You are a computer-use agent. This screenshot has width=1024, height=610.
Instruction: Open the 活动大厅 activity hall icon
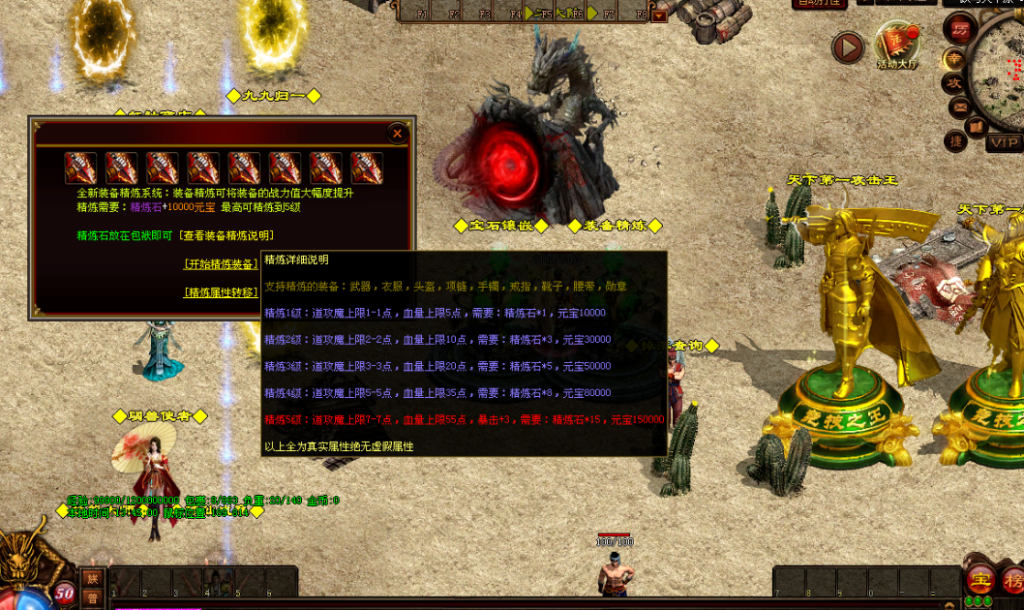click(897, 45)
